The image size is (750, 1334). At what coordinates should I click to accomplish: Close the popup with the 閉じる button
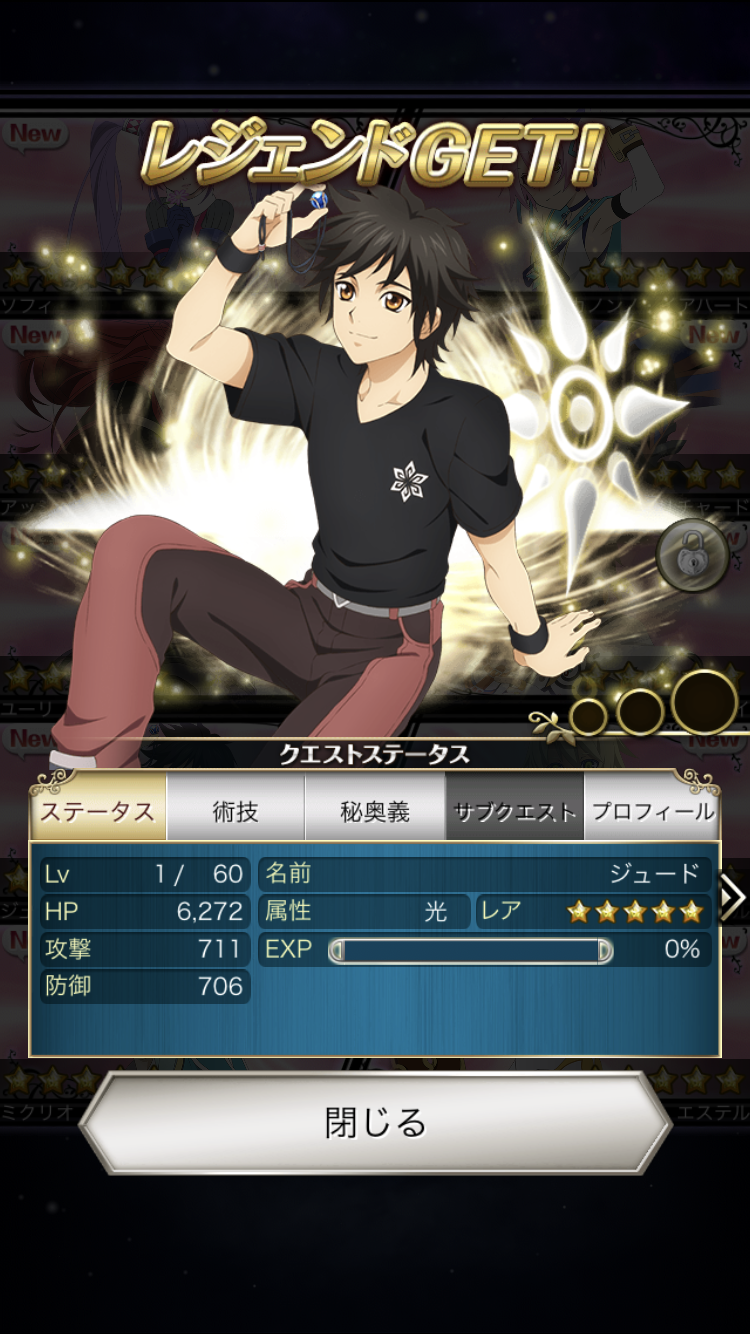coord(375,1122)
